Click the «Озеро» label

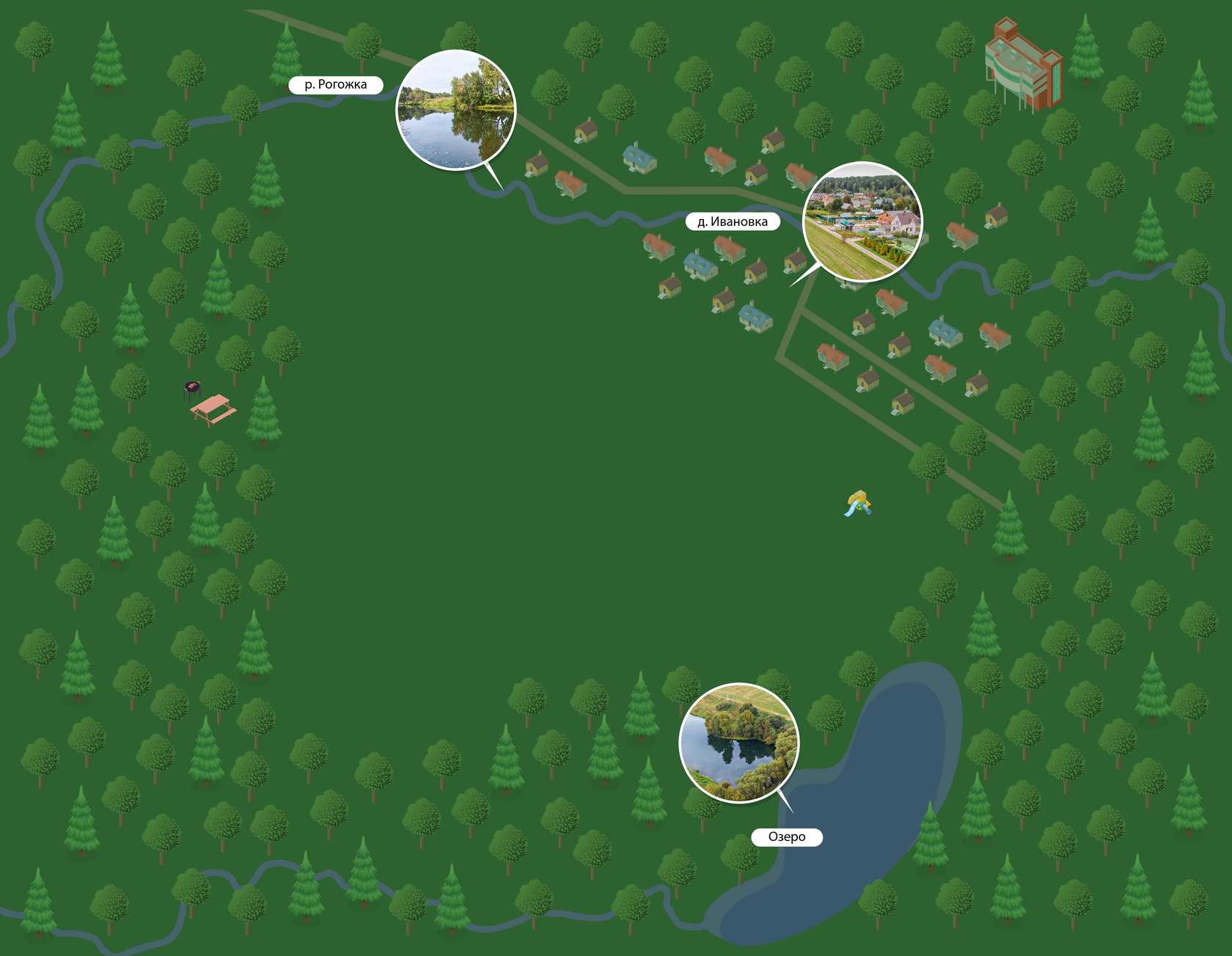[x=786, y=837]
